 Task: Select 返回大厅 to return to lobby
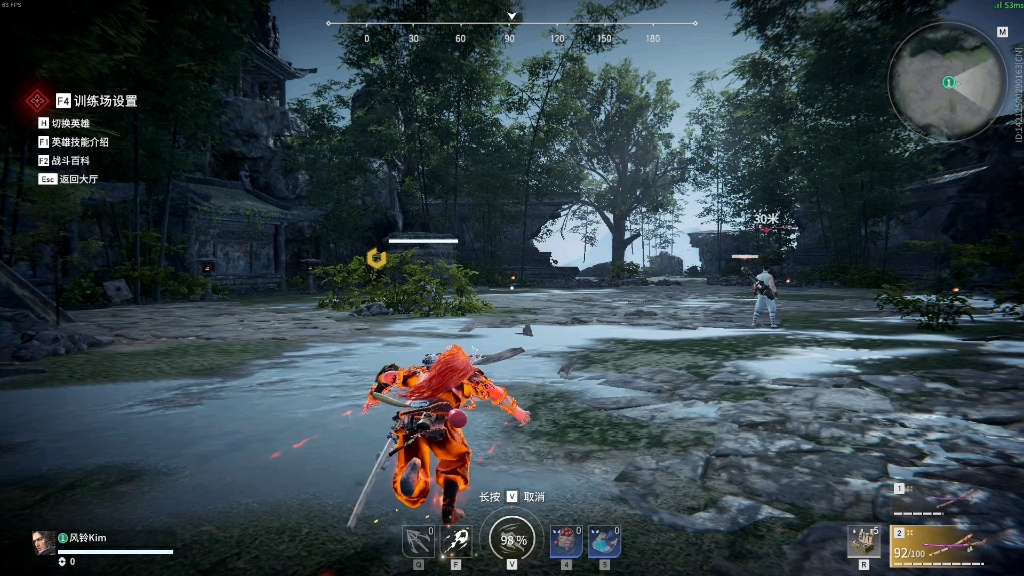click(x=77, y=179)
